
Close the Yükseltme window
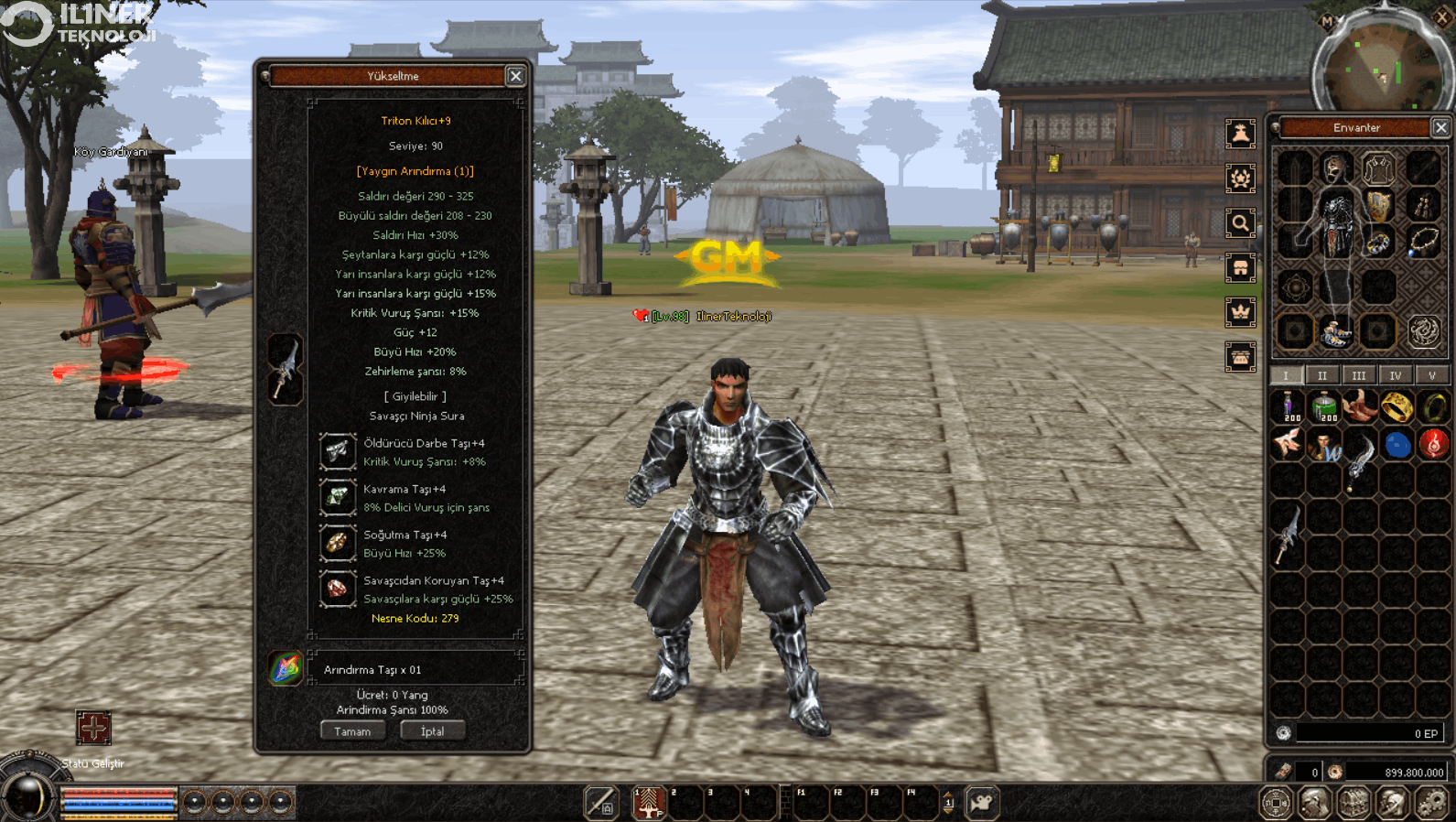click(x=515, y=76)
